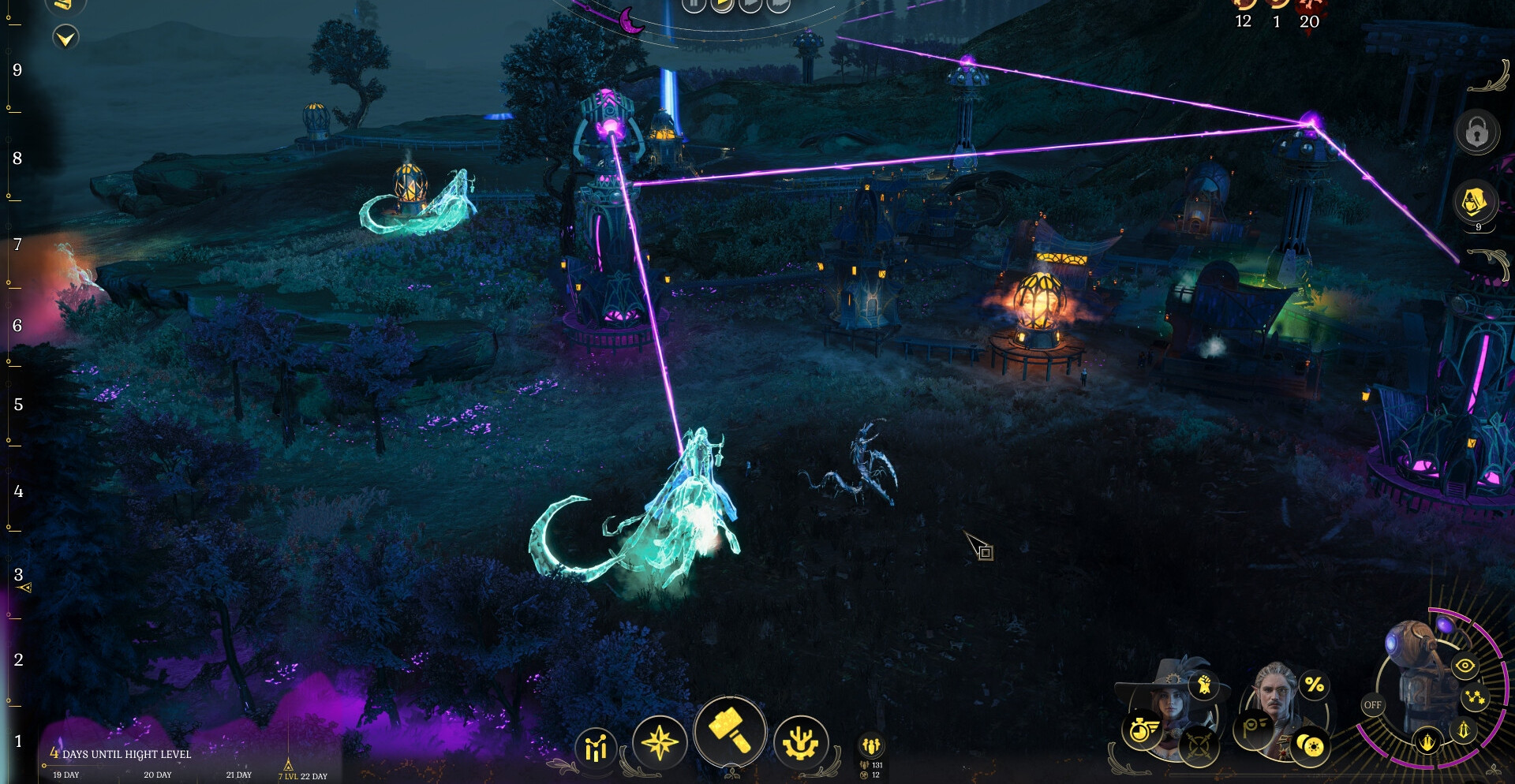The height and width of the screenshot is (784, 1515).
Task: Open the hooded figure icon marked 9
Action: 1474,202
